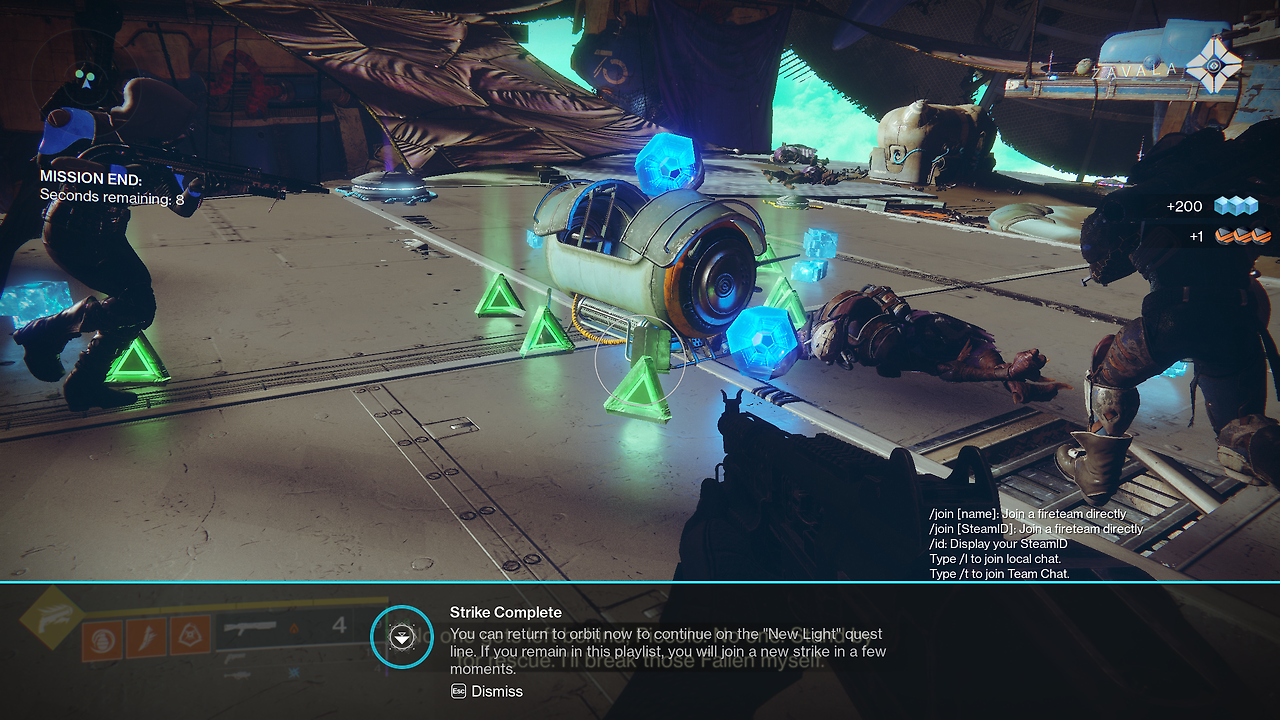Select the orange grenade ability icon
Viewport: 1280px width, 720px height.
click(102, 637)
